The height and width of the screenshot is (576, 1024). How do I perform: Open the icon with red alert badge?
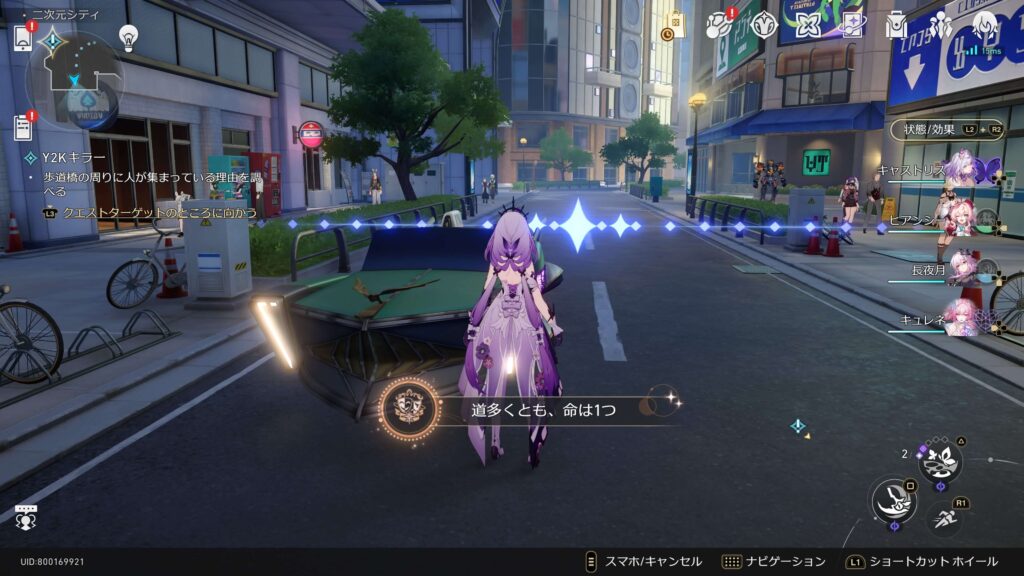720,25
